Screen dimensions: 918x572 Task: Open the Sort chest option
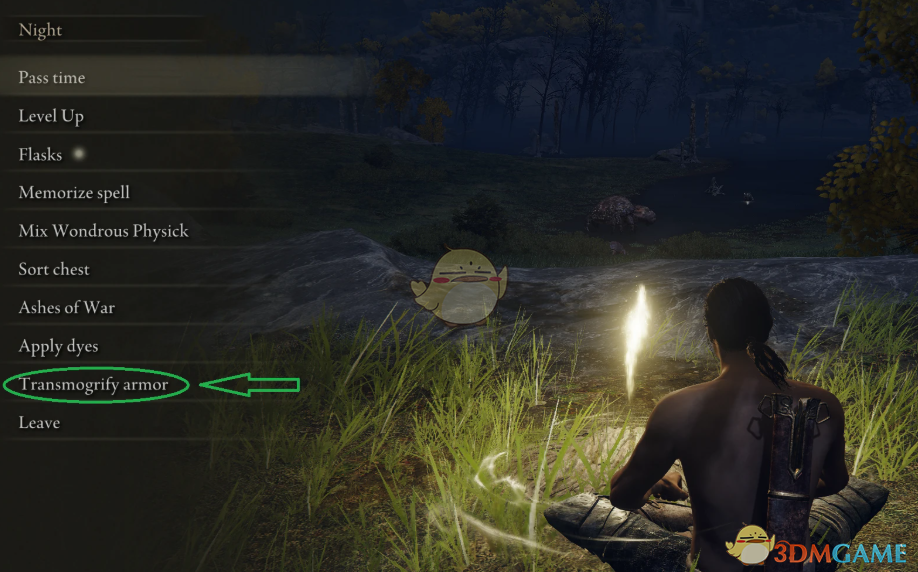54,269
